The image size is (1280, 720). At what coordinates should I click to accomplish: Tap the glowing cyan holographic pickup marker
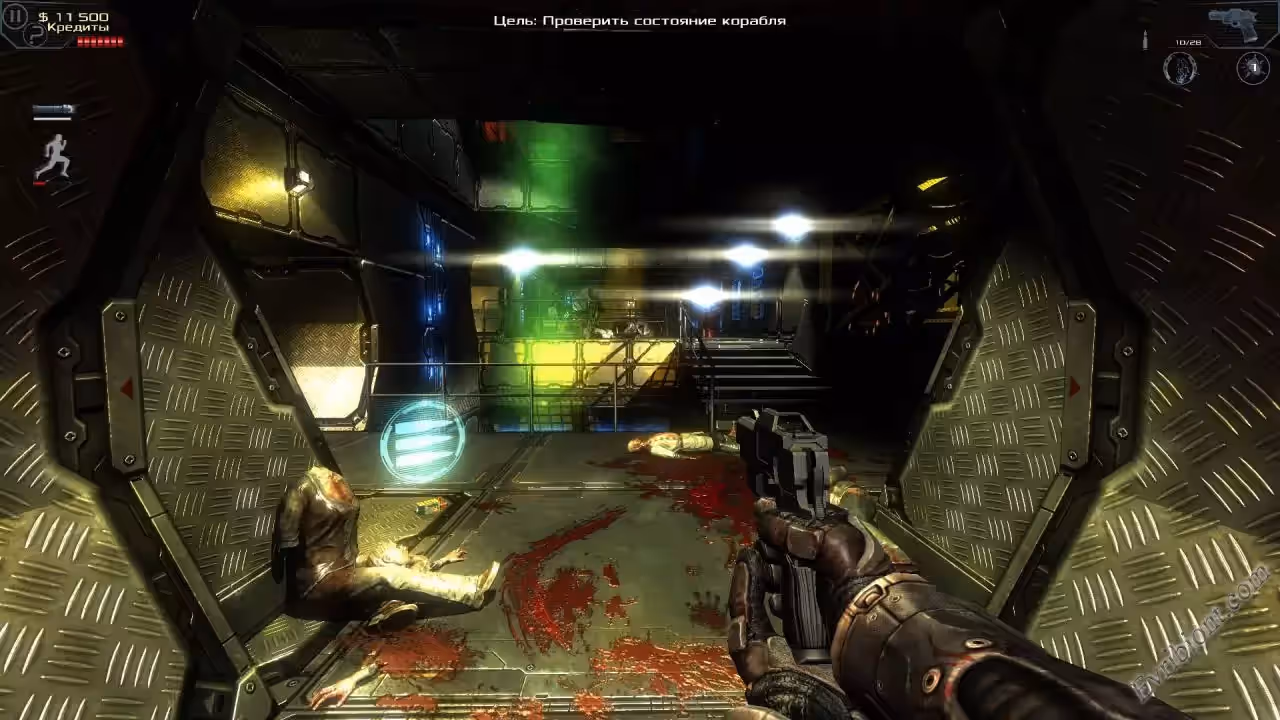click(423, 440)
